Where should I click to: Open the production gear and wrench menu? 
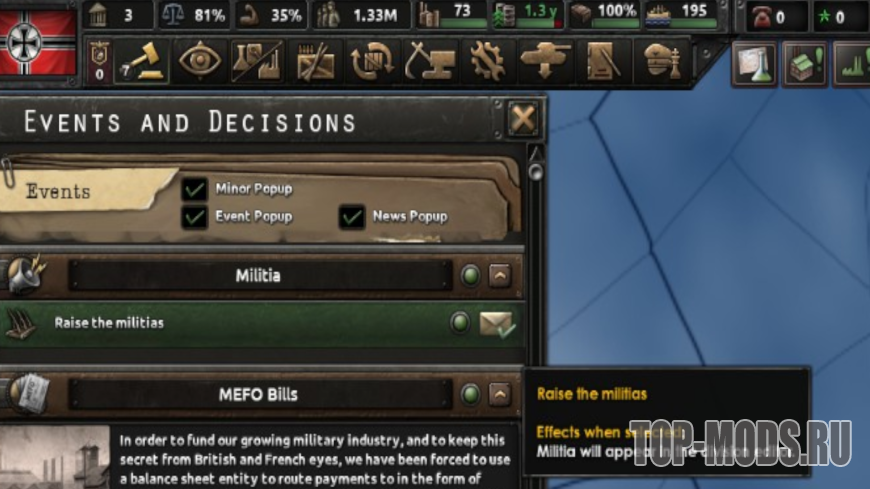pos(487,62)
